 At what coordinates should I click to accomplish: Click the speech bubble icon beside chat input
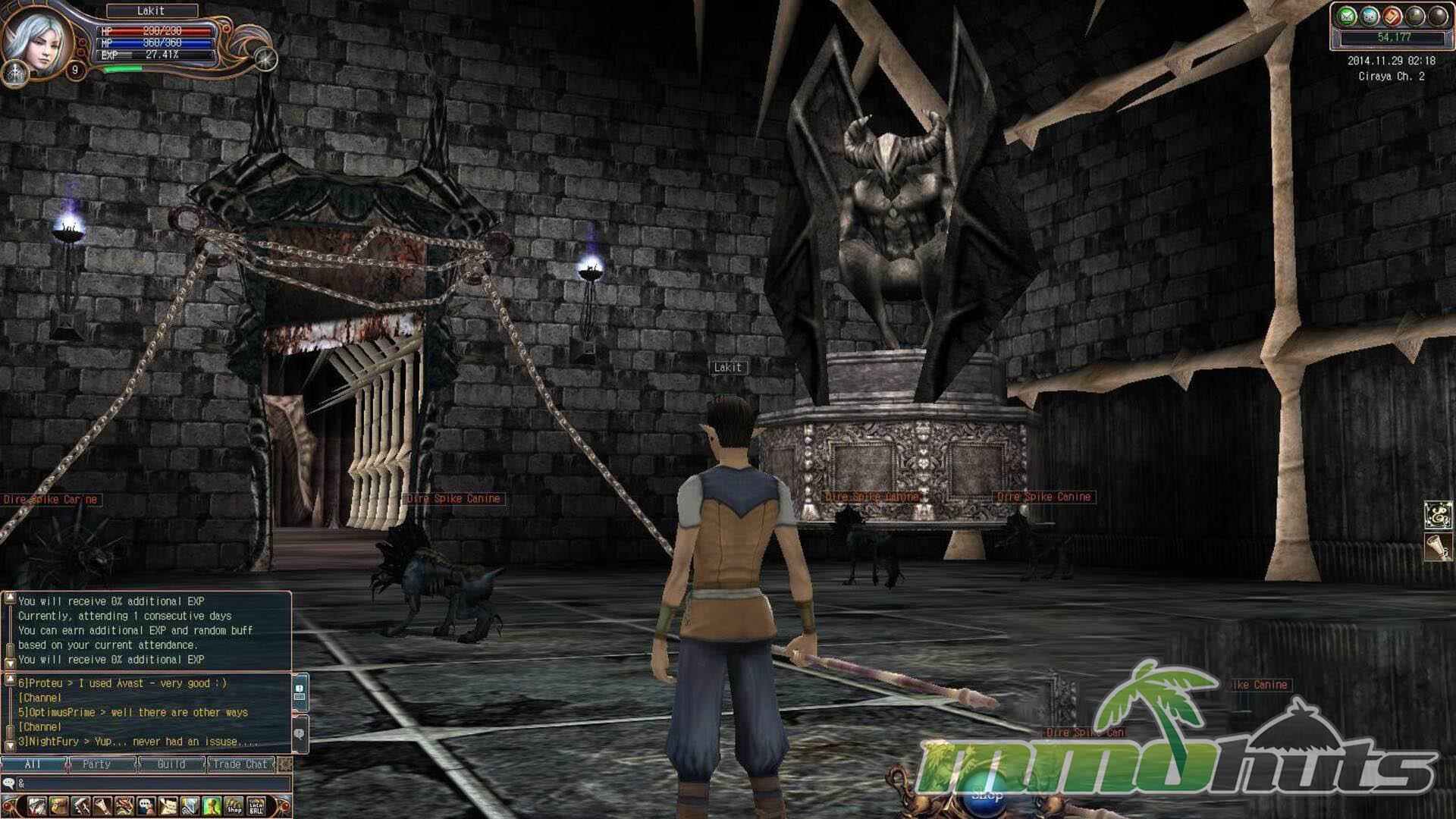click(9, 783)
